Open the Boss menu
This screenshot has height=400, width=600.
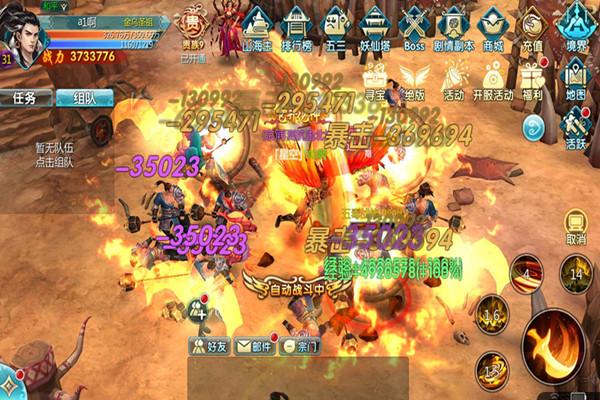pyautogui.click(x=413, y=26)
